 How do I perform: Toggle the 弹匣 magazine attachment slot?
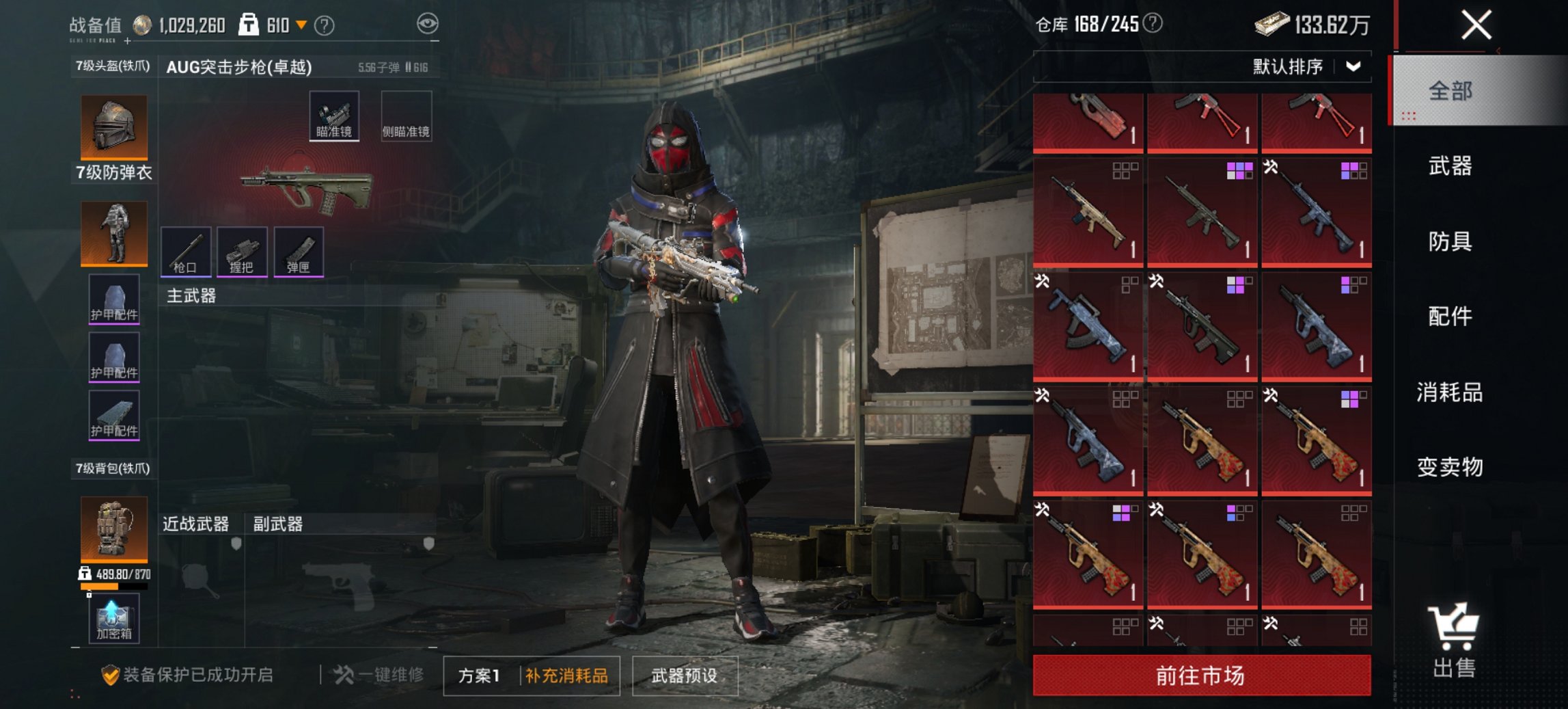click(297, 252)
